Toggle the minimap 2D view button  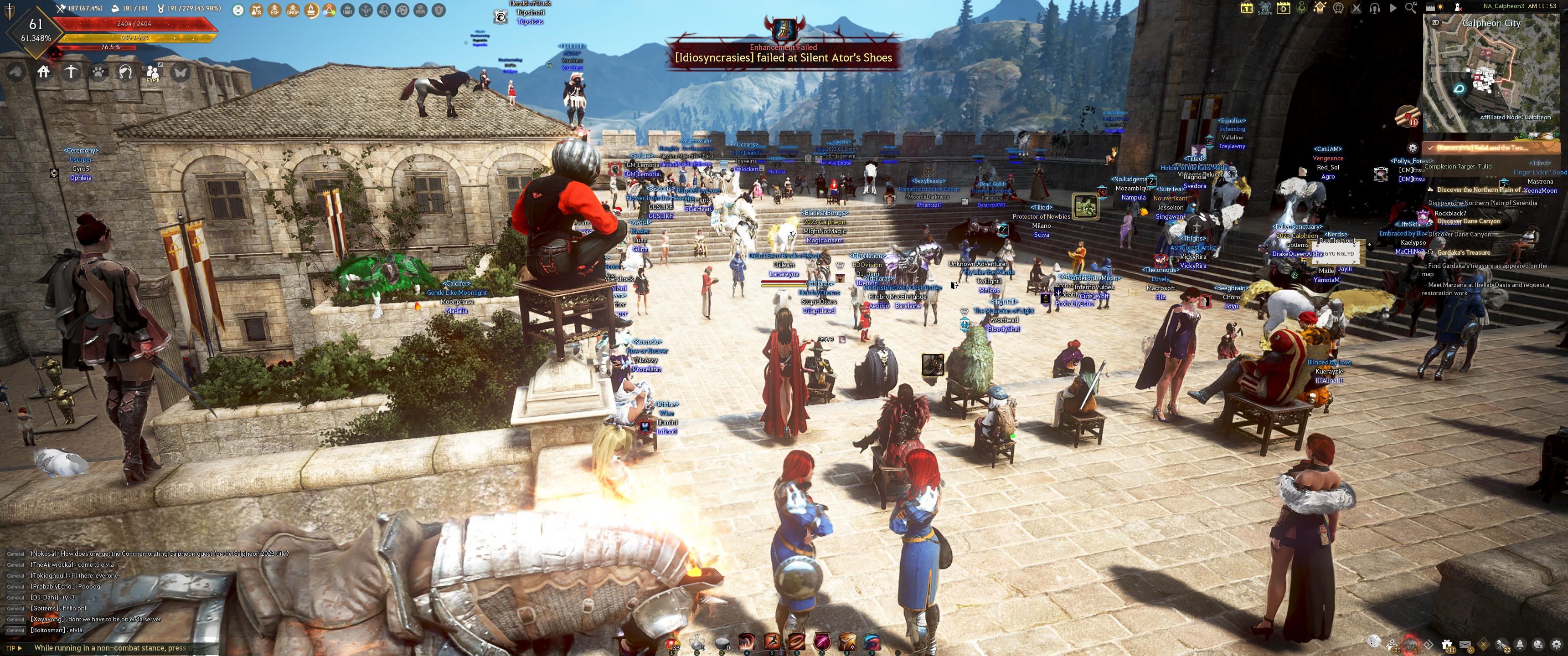pyautogui.click(x=1435, y=22)
